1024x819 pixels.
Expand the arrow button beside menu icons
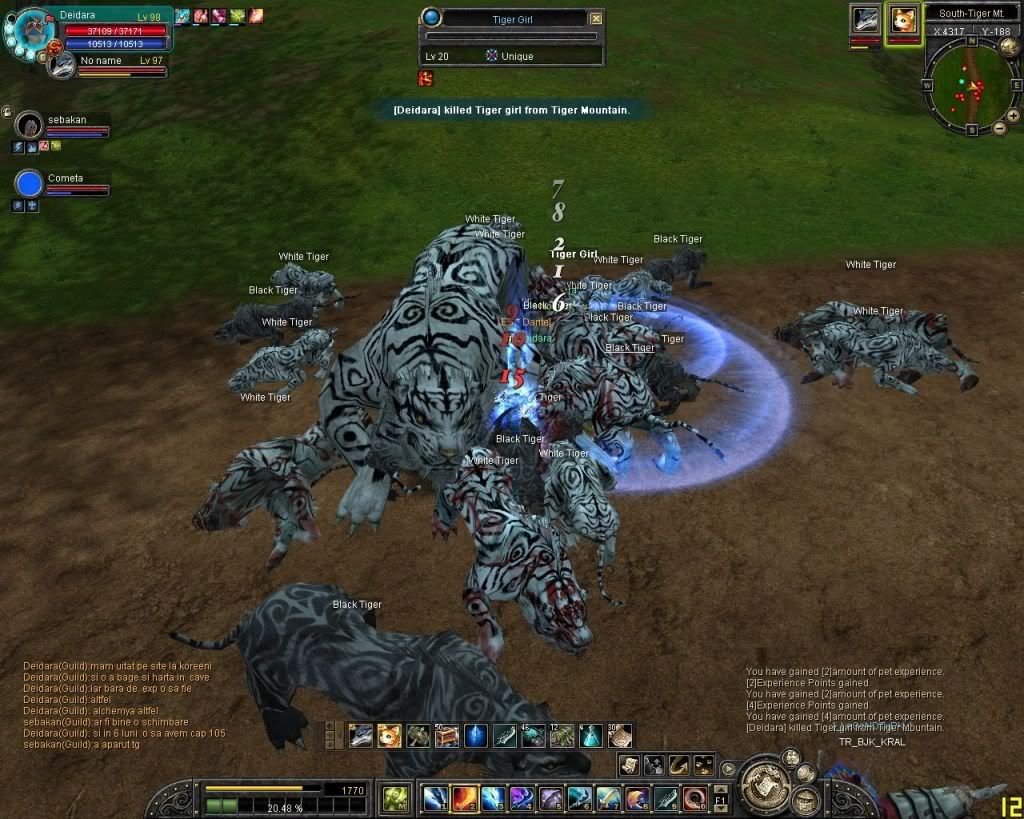click(x=729, y=769)
